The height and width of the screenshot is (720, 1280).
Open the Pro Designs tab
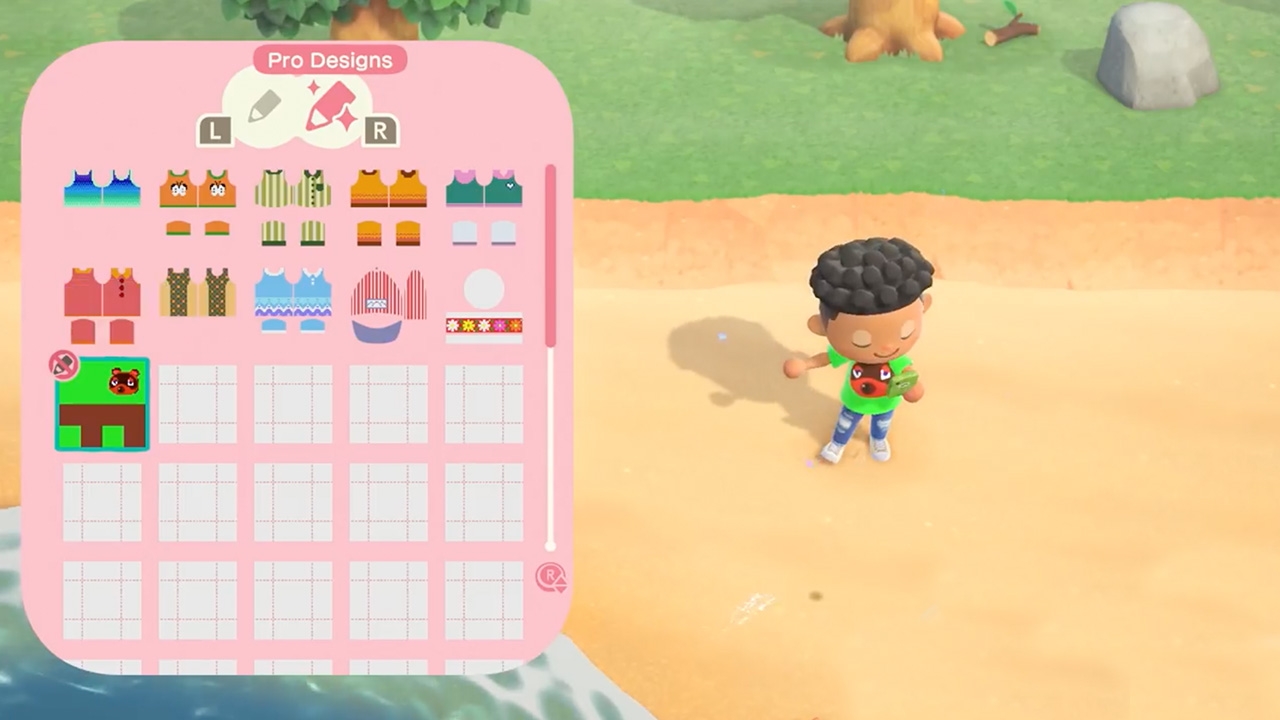(329, 61)
